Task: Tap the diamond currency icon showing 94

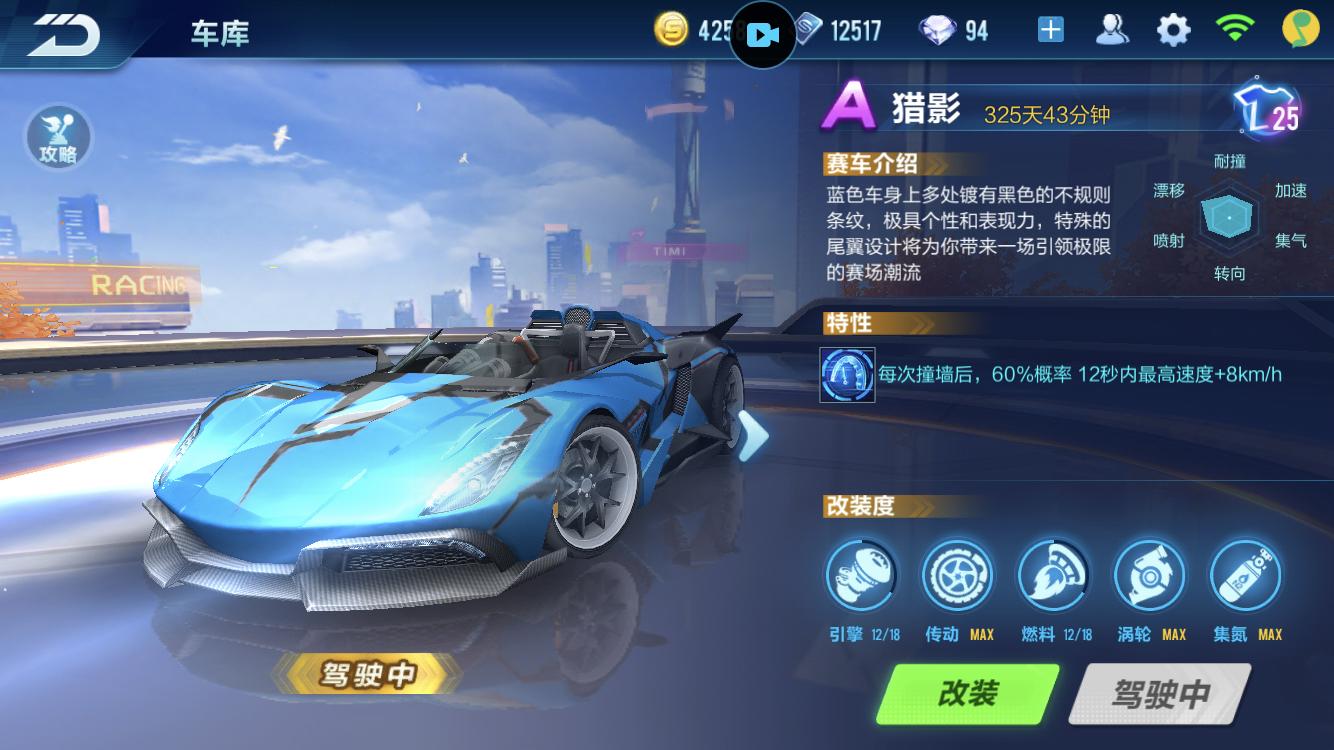Action: point(939,29)
